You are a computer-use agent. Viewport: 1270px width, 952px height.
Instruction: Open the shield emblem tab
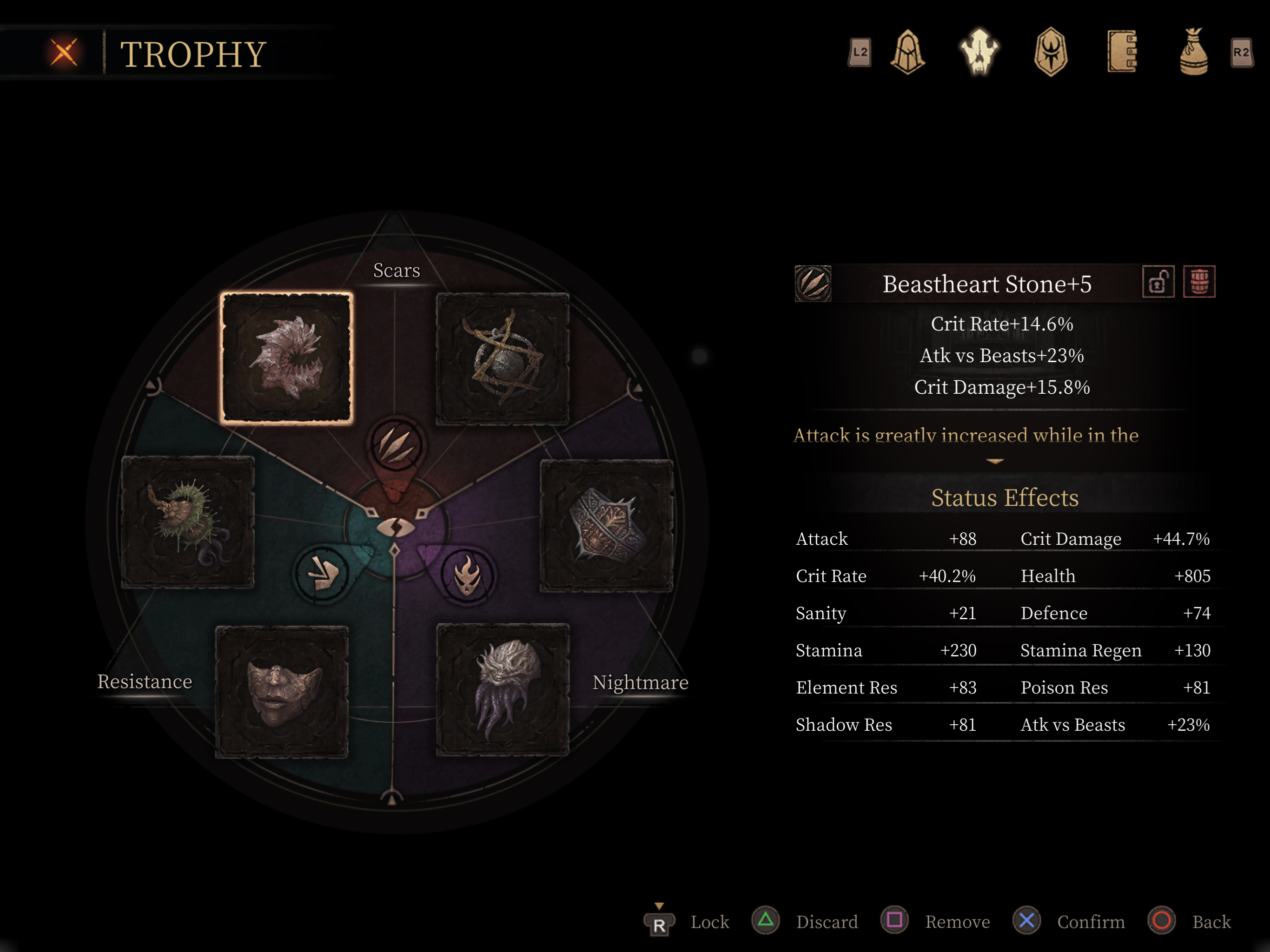tap(1051, 52)
